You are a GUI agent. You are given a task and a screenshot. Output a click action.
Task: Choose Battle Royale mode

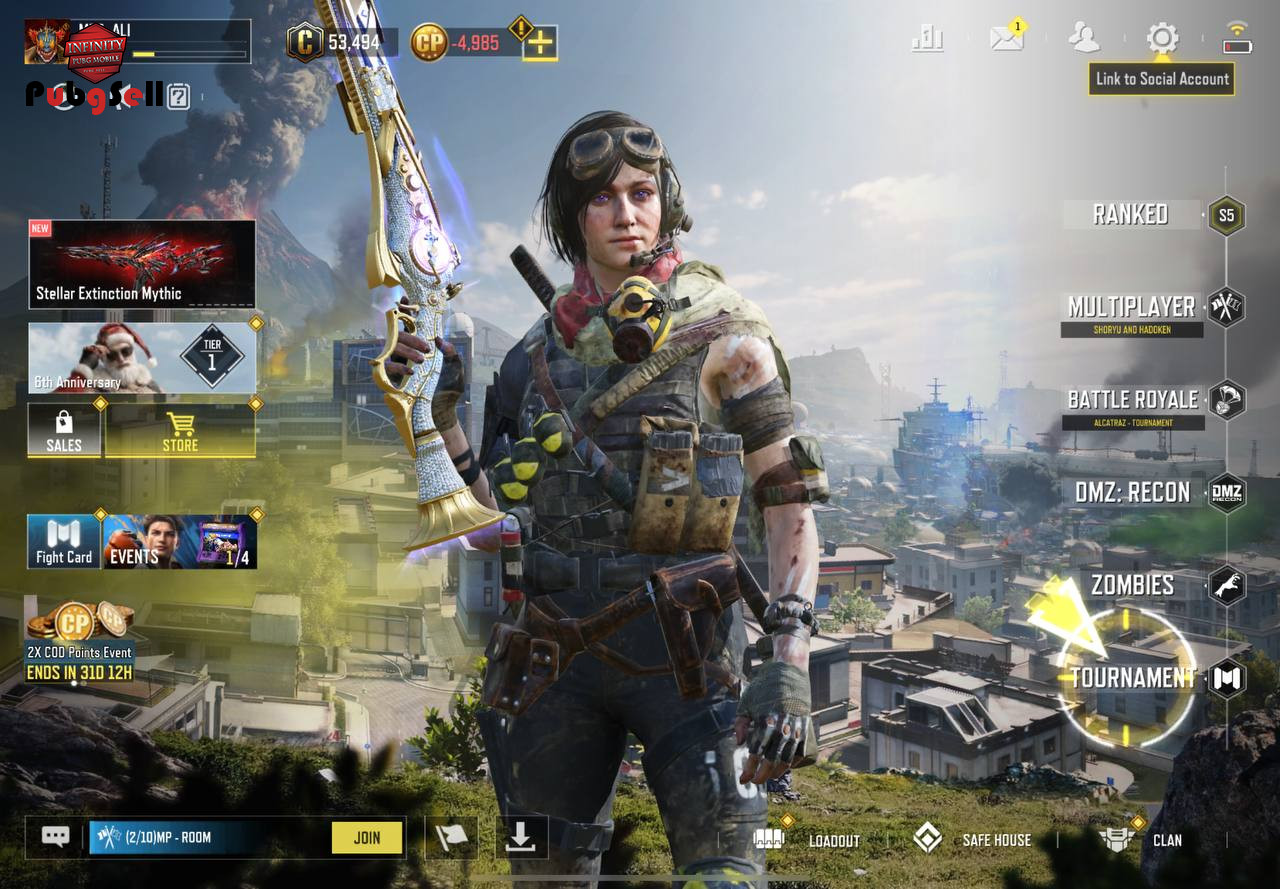[x=1132, y=400]
